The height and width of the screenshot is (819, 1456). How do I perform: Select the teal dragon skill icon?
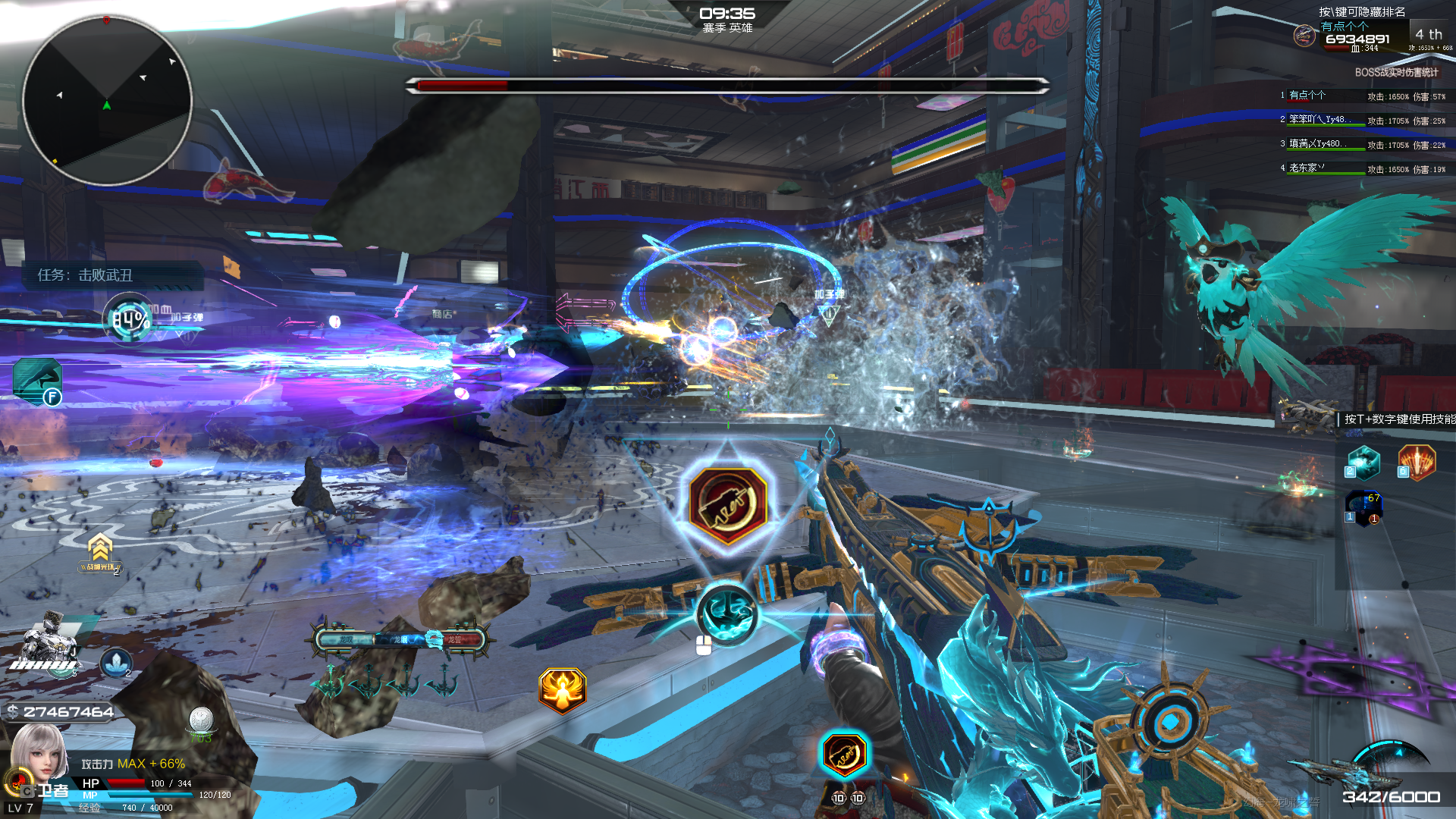pos(1363,463)
